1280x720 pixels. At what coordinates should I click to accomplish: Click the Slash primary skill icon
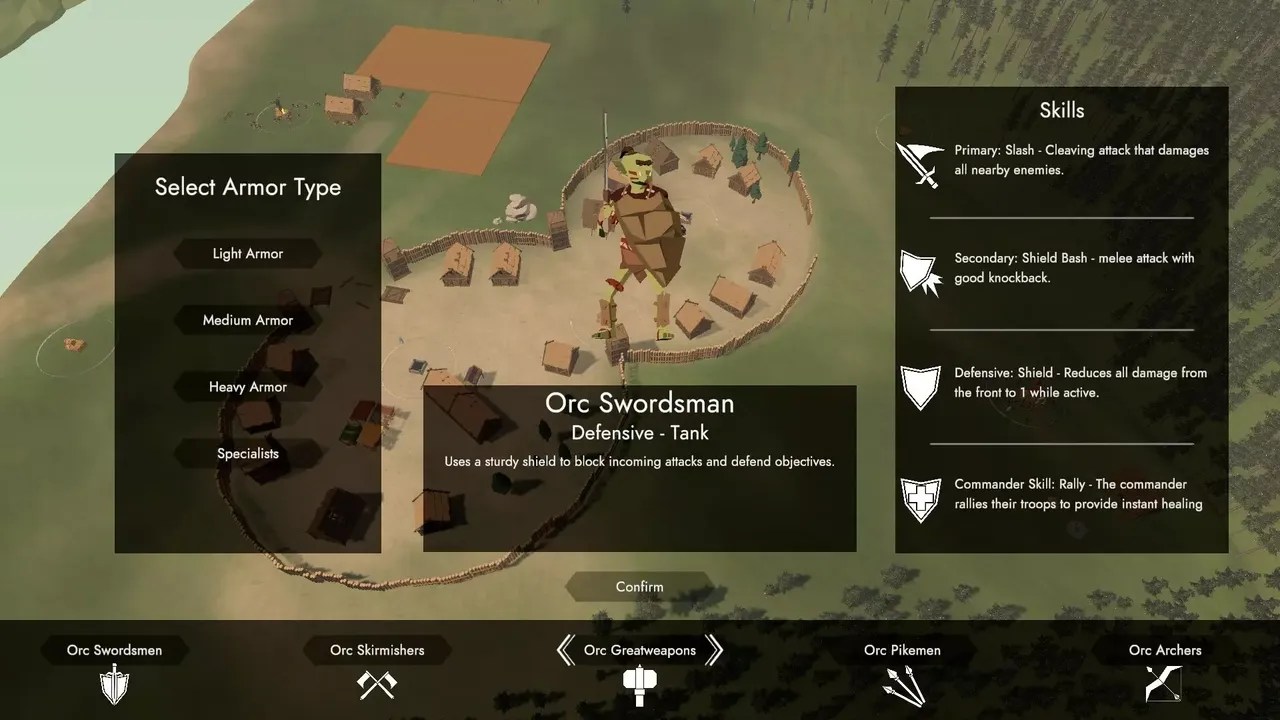coord(919,164)
